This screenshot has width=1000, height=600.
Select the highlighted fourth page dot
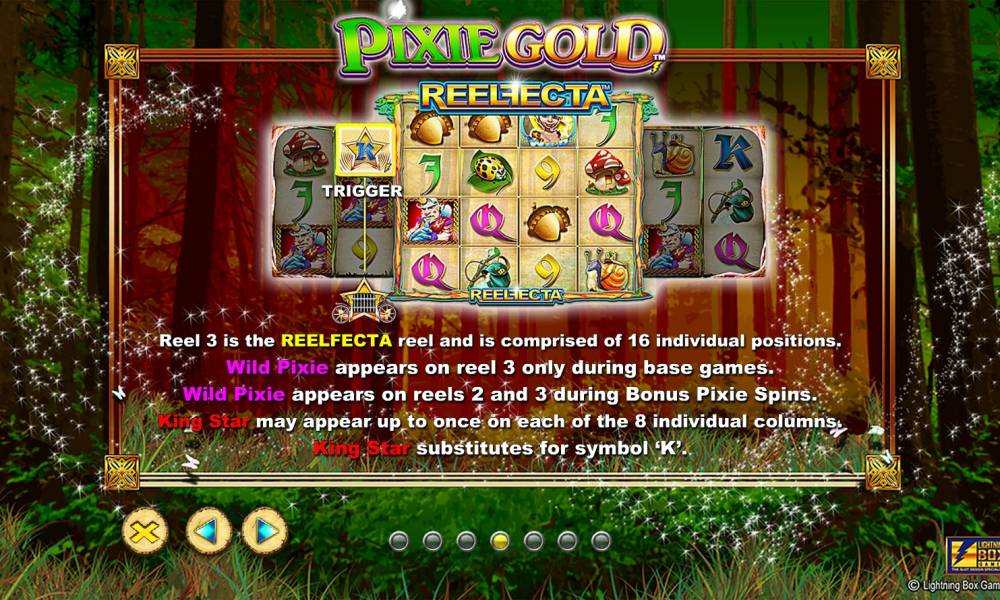(500, 541)
